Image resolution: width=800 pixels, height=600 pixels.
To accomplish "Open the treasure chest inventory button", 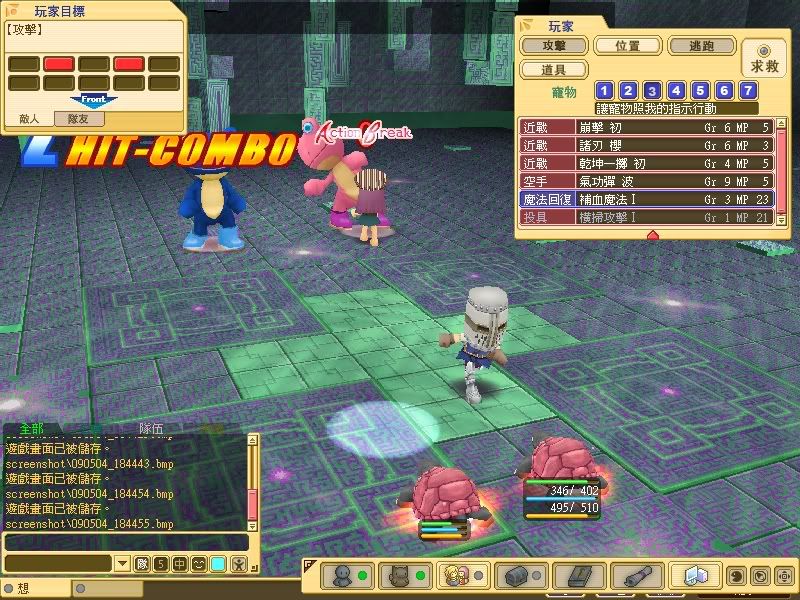I will point(518,576).
